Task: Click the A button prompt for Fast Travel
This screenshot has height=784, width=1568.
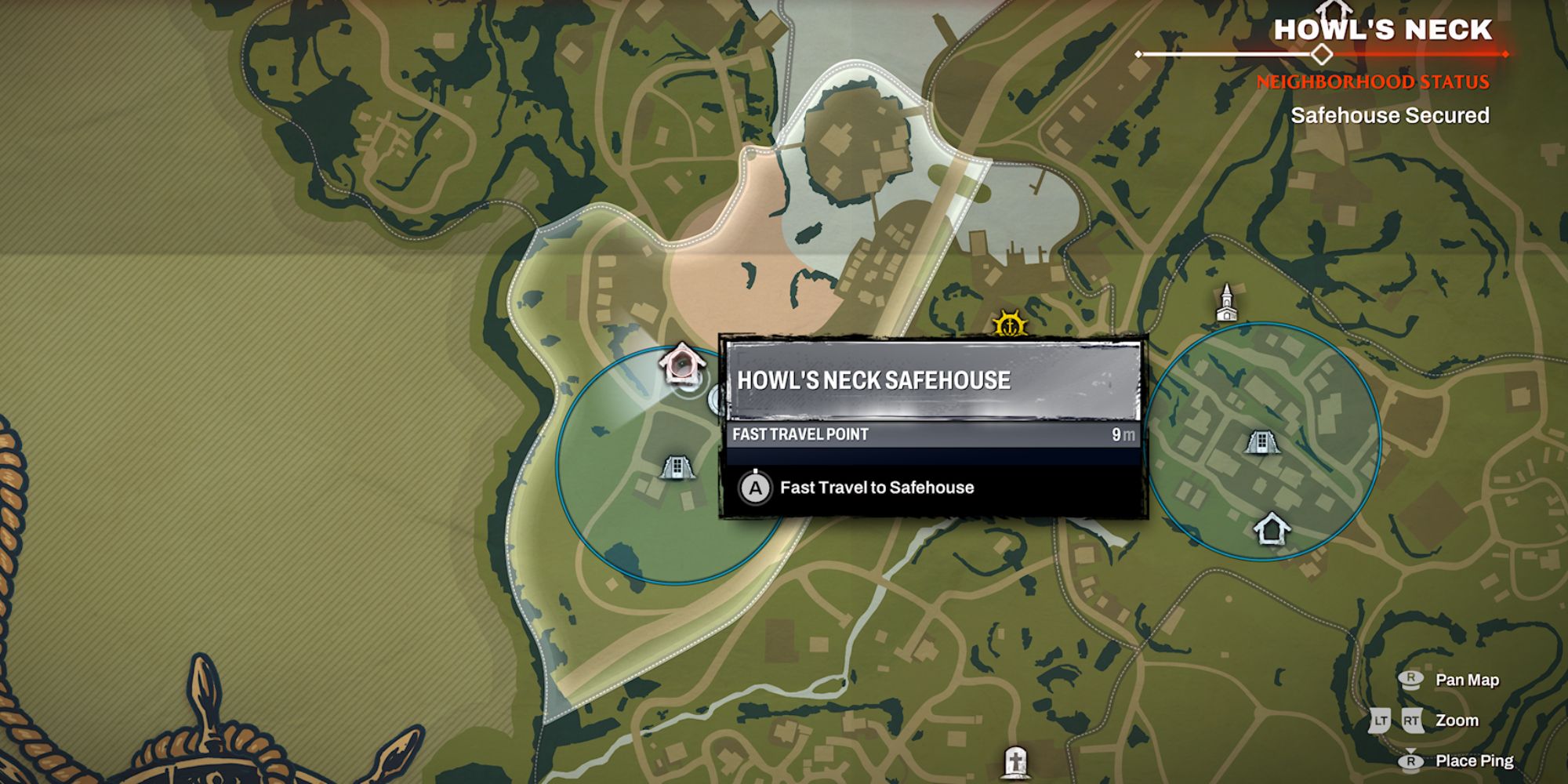Action: click(755, 488)
